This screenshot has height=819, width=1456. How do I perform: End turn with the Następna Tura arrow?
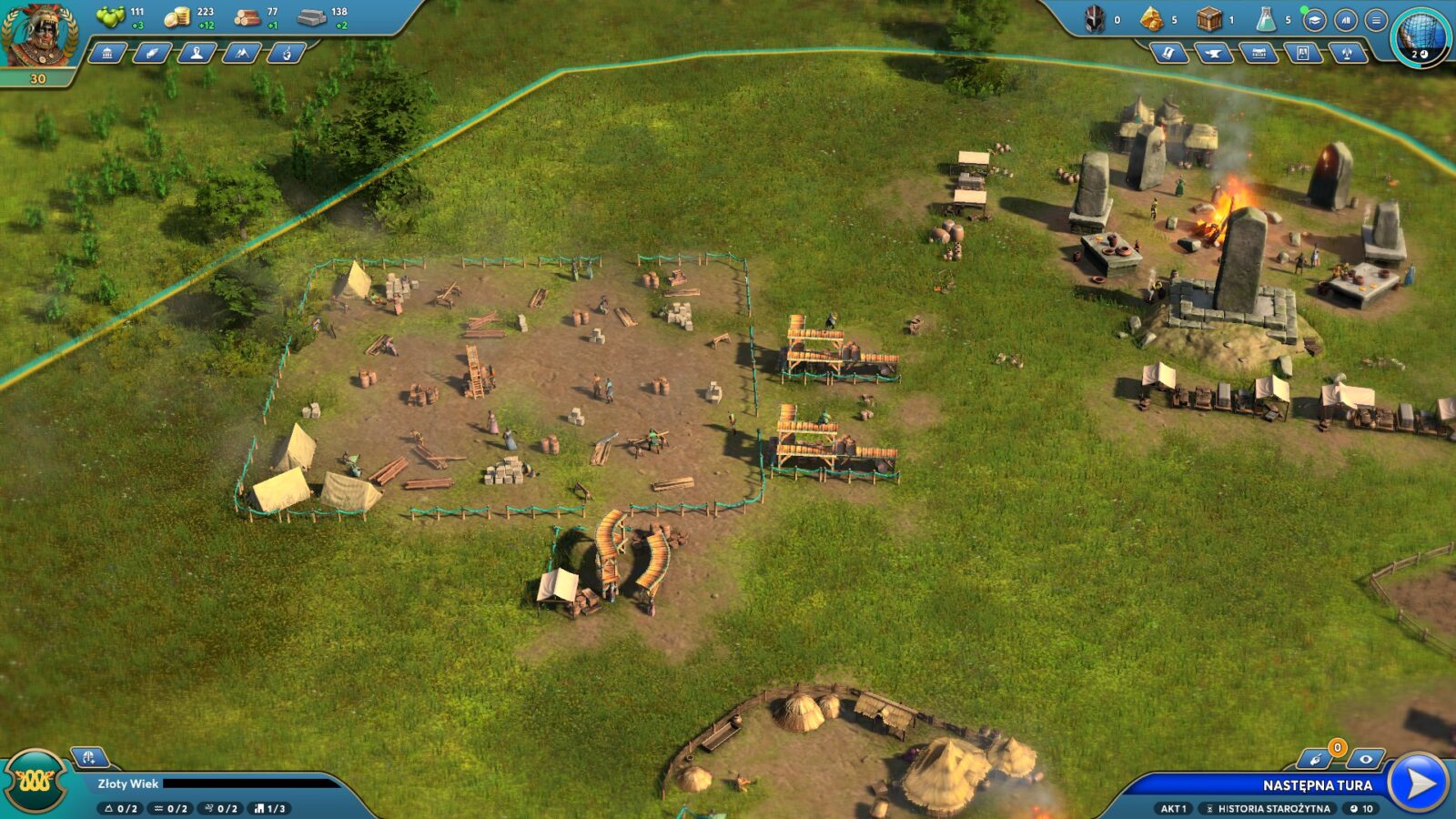(x=1420, y=784)
